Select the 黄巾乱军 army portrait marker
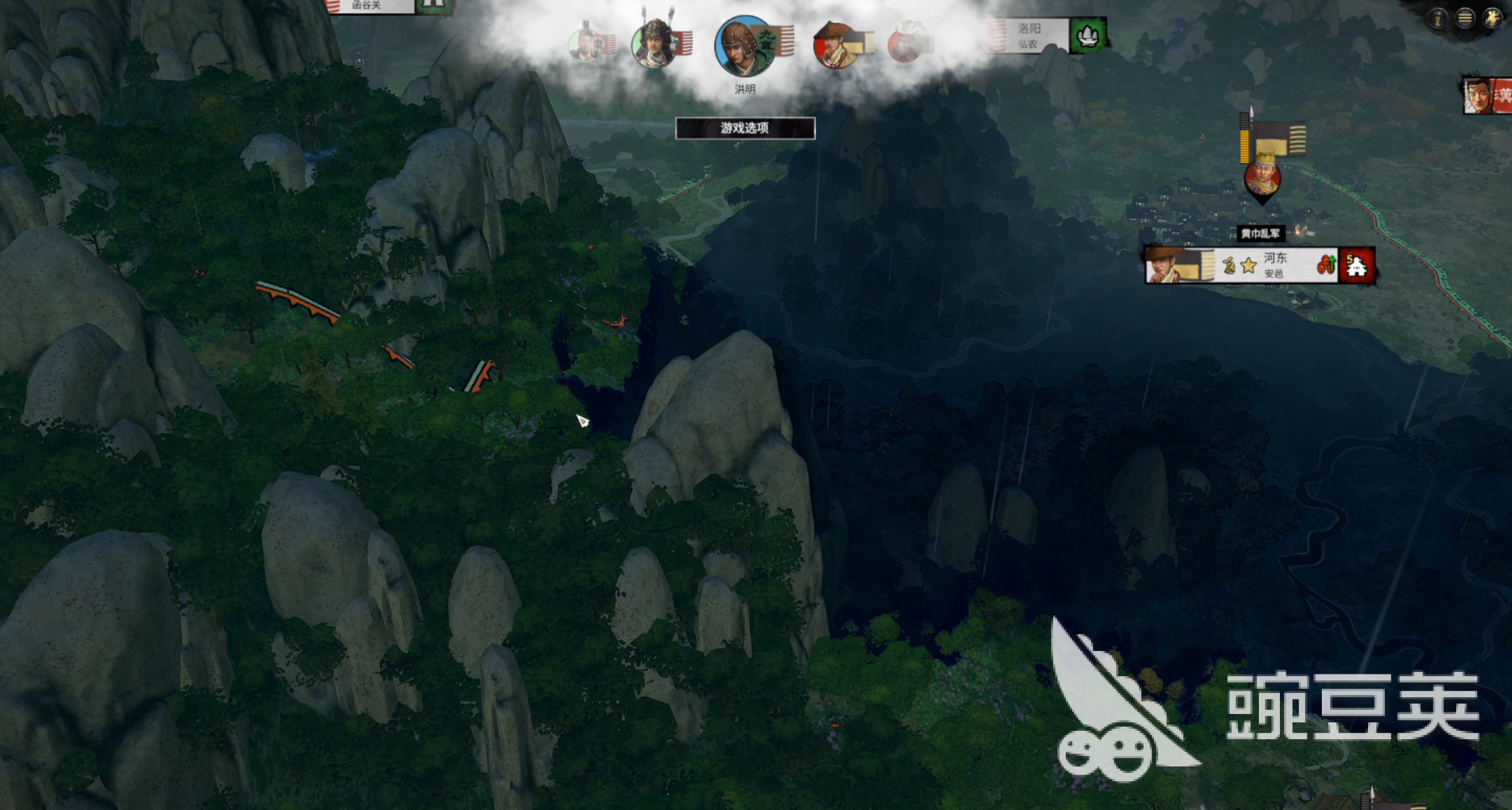This screenshot has height=810, width=1512. click(1262, 179)
